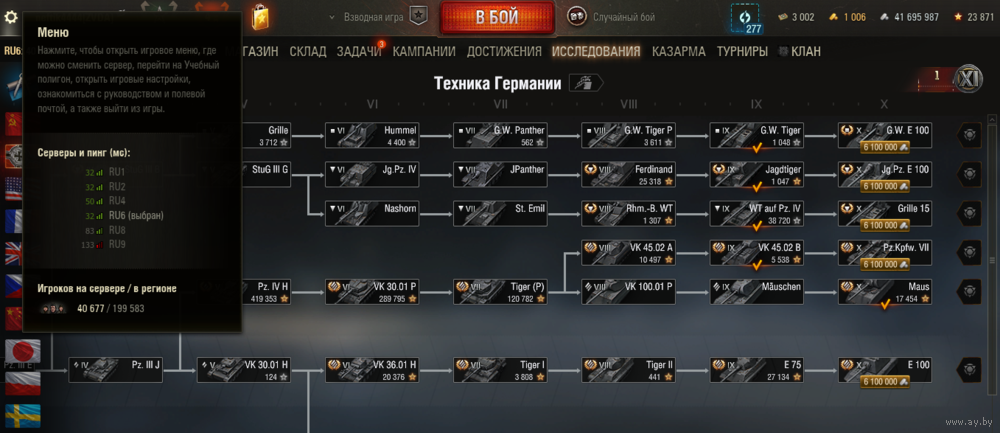The image size is (1000, 433).
Task: Select the ИССЛЕДОВАНИЯ tab
Action: [x=596, y=51]
